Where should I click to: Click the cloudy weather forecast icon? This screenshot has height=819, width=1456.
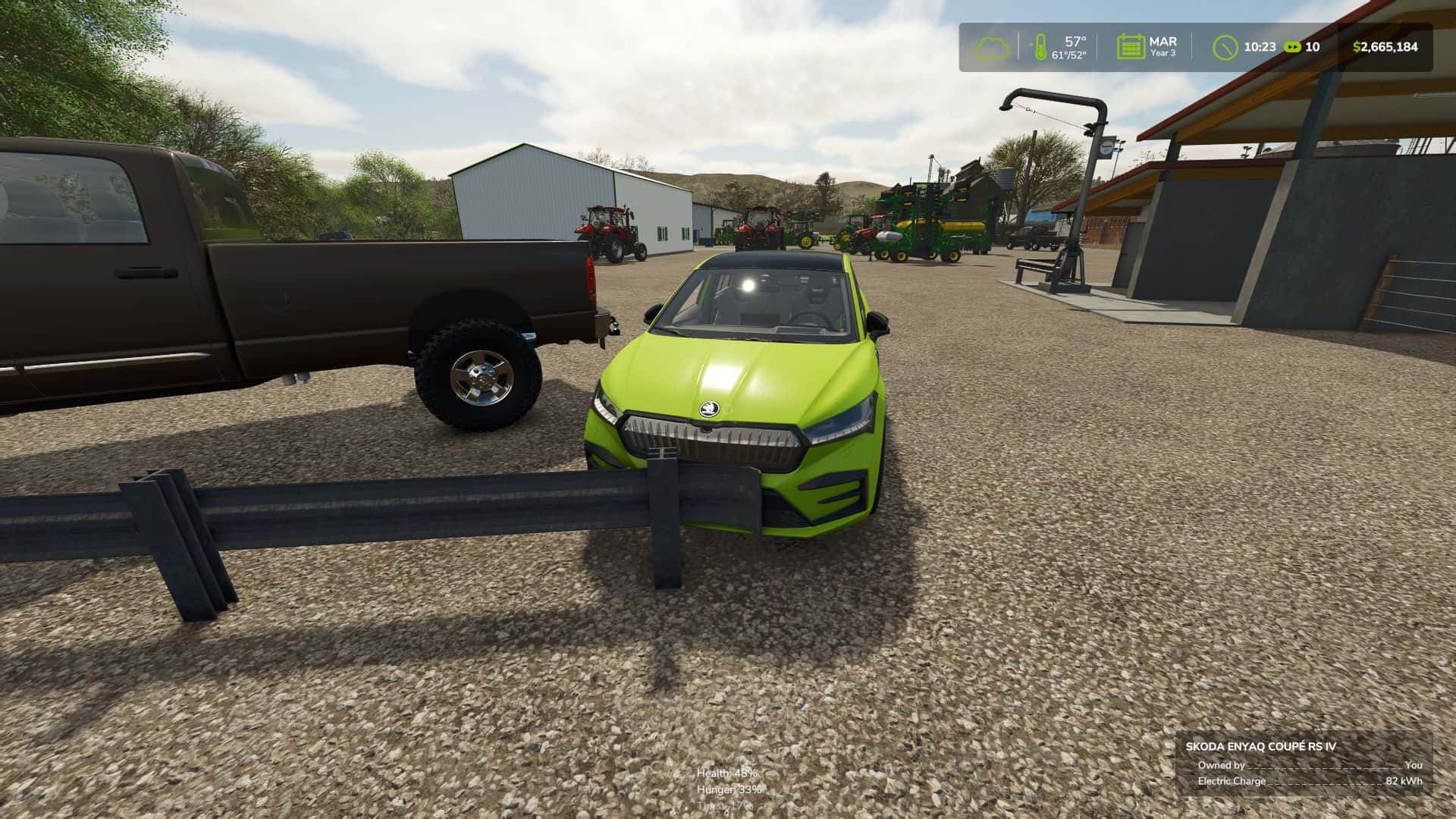(x=992, y=47)
